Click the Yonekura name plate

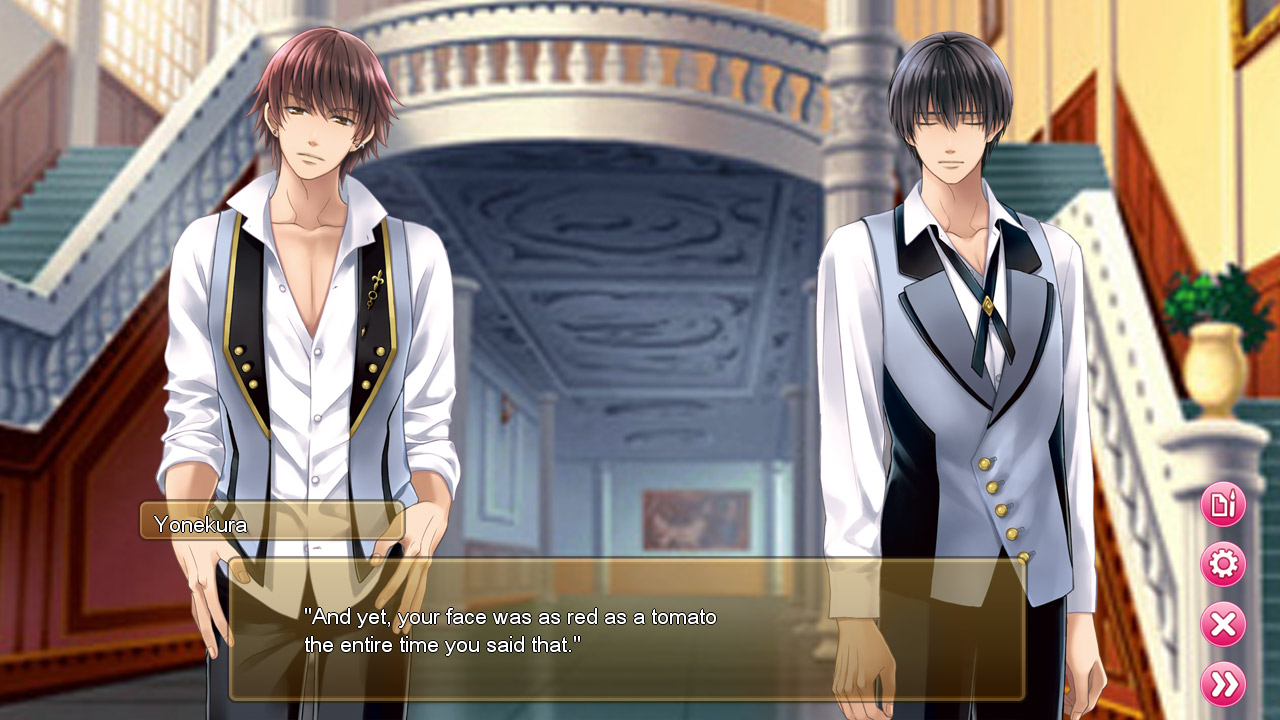[x=270, y=521]
